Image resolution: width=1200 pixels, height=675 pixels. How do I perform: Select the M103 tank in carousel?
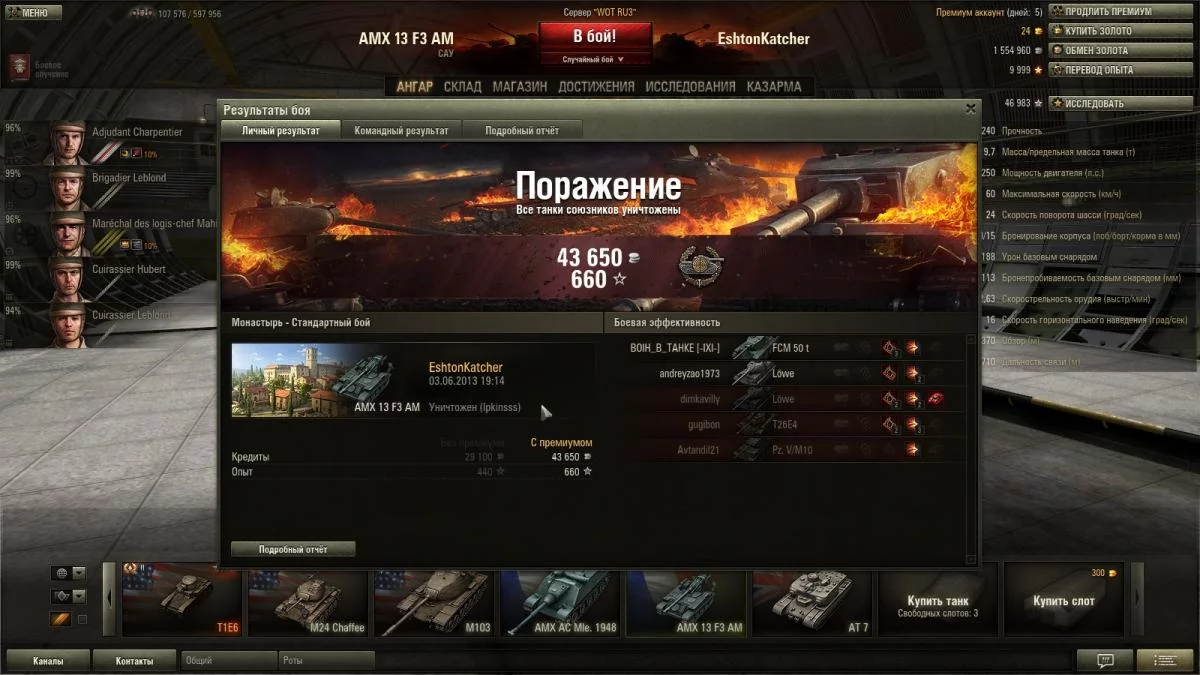433,600
